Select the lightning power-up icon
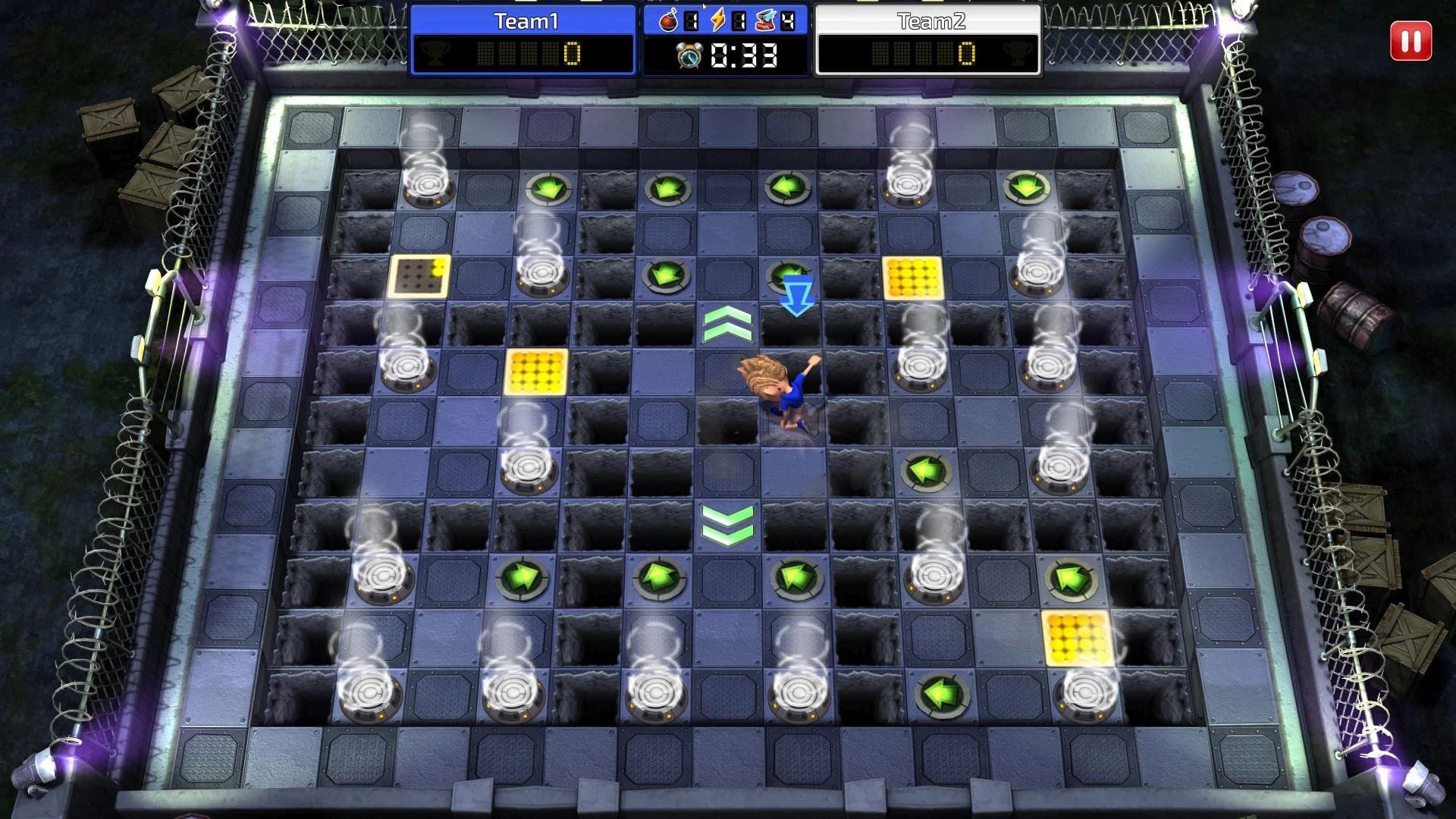1456x819 pixels. click(717, 20)
